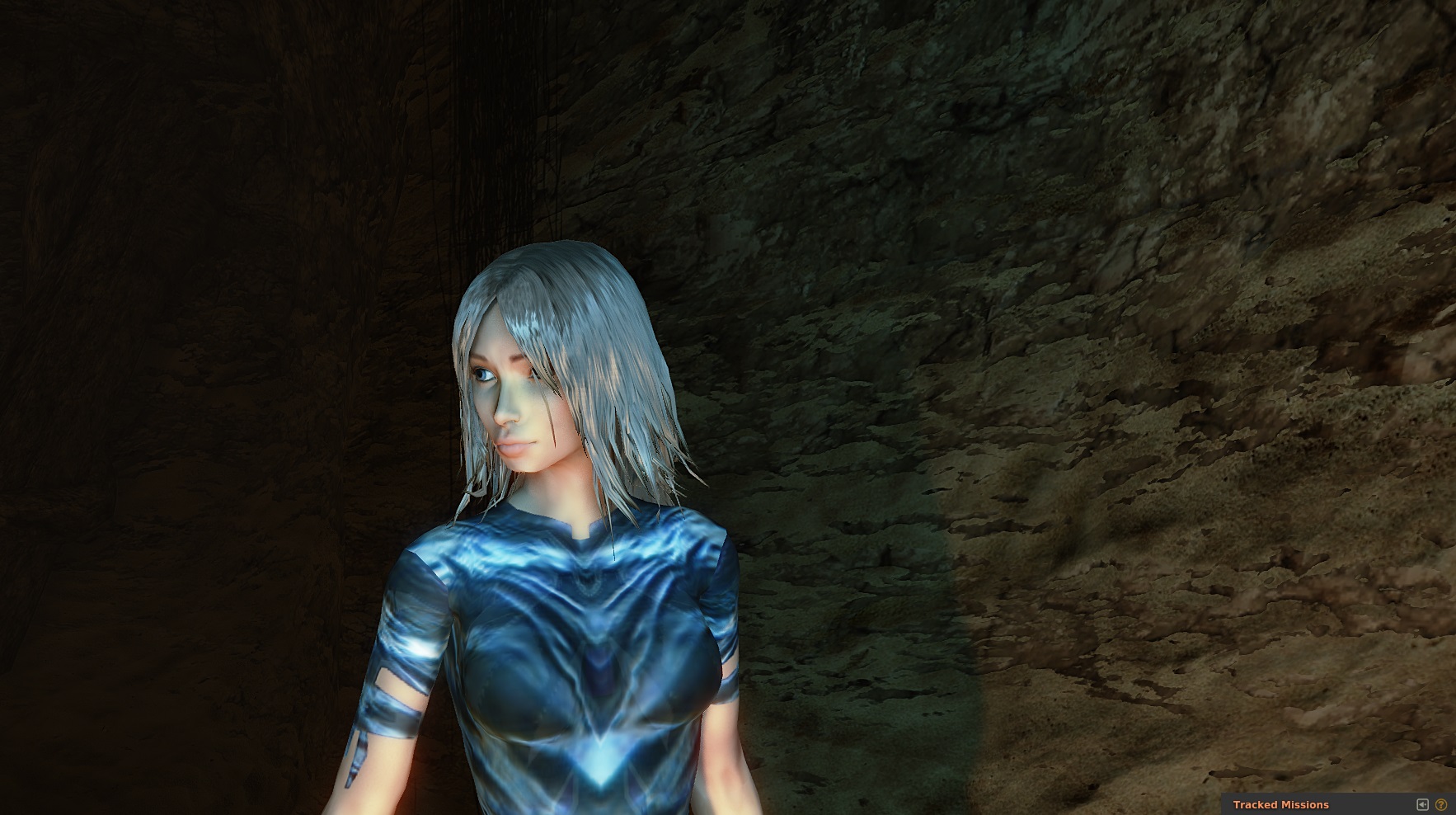Click the arrow icon beside Tracked Missions
The width and height of the screenshot is (1456, 815).
click(x=1422, y=804)
